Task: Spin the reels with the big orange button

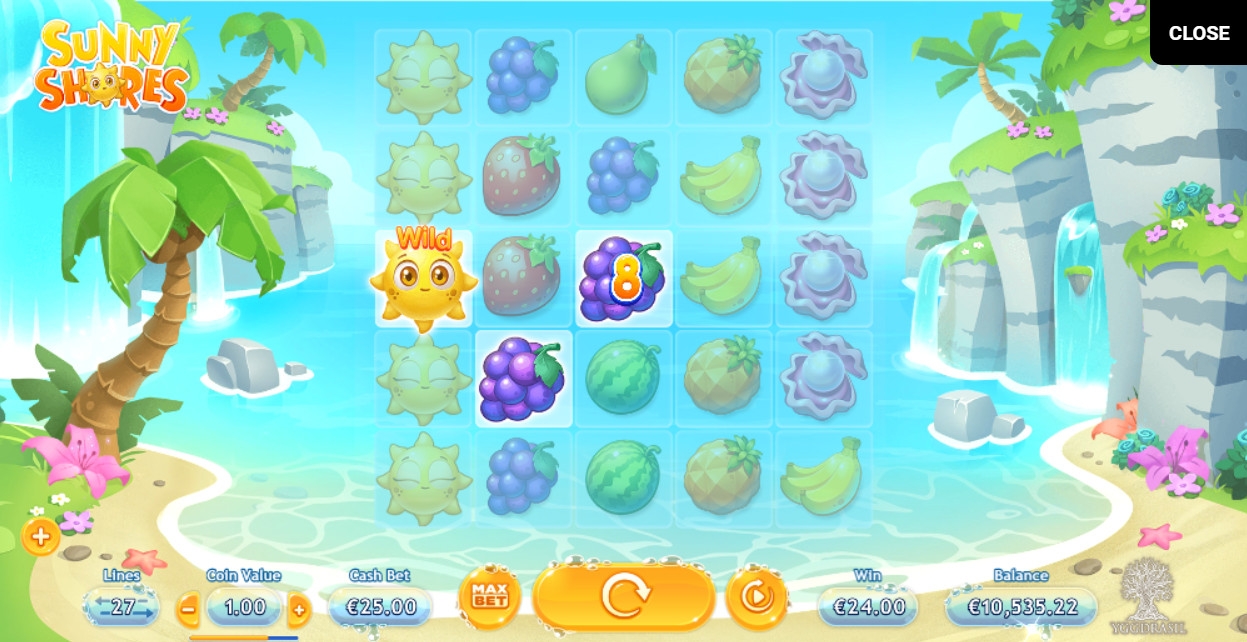Action: (x=624, y=597)
